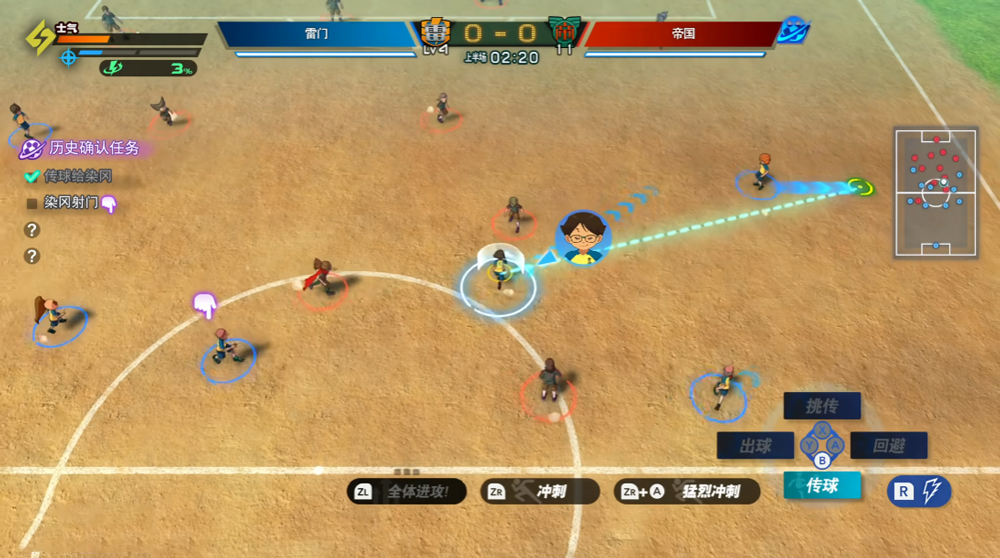
Task: Choose the 挑传 lob pass action
Action: 821,405
